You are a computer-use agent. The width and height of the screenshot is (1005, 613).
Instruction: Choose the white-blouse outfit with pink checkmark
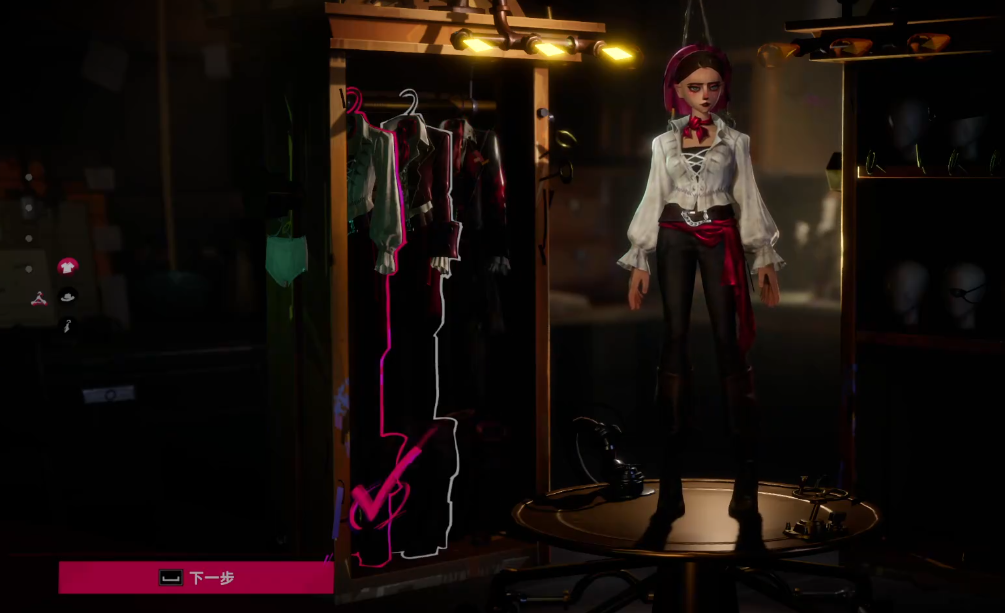tap(373, 200)
